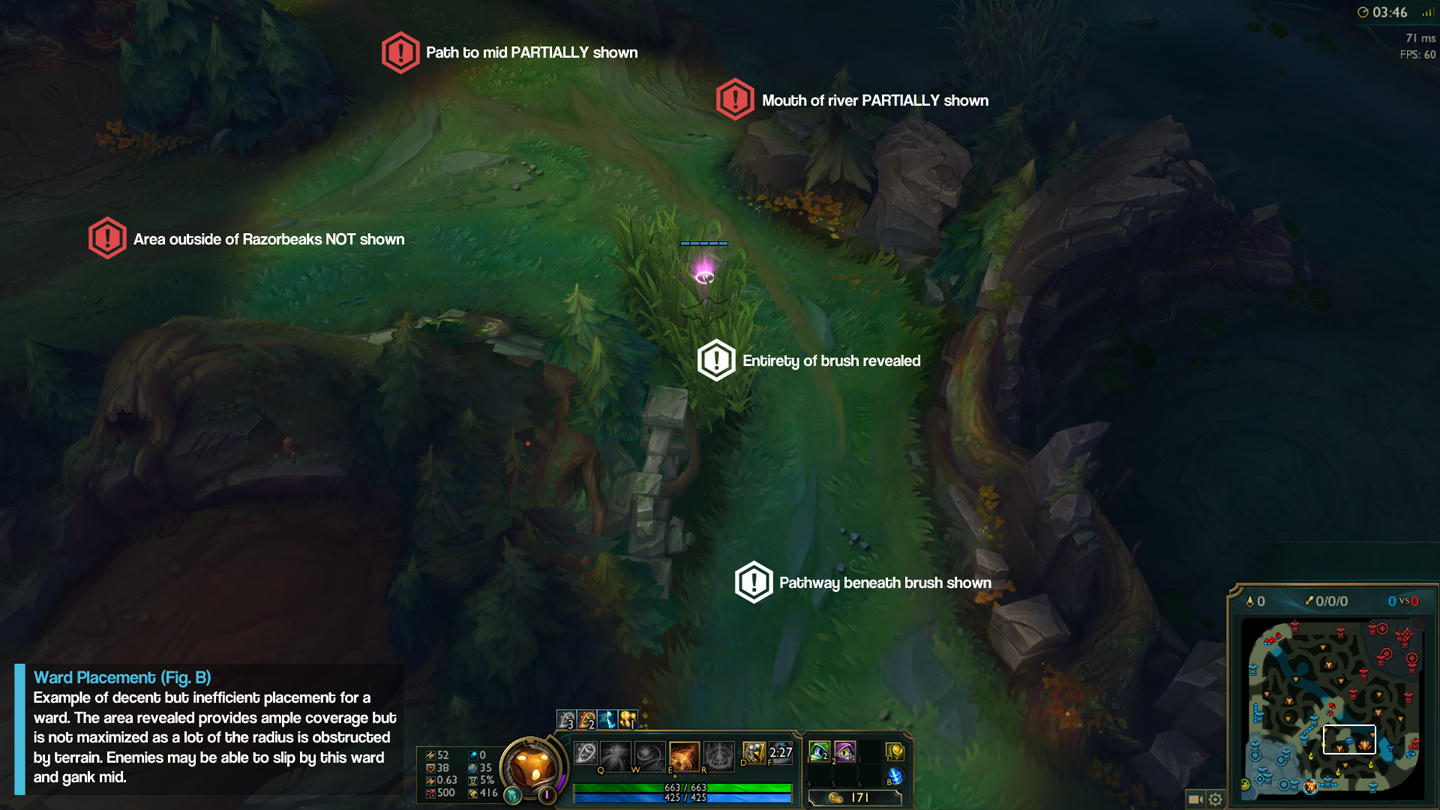The height and width of the screenshot is (810, 1440).
Task: Use the blue trinket in slot B
Action: coord(895,775)
